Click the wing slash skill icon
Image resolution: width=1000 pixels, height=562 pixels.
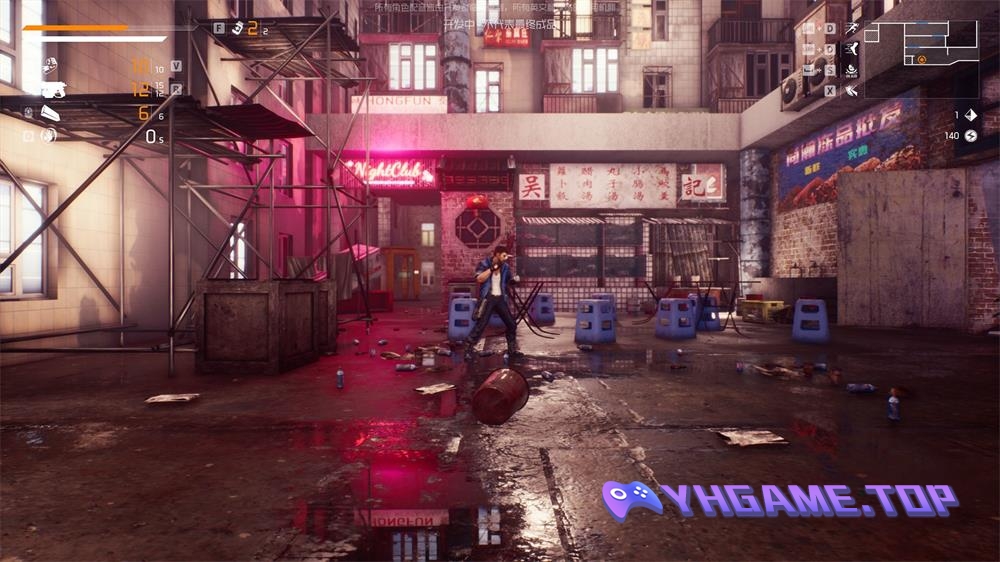tap(851, 91)
